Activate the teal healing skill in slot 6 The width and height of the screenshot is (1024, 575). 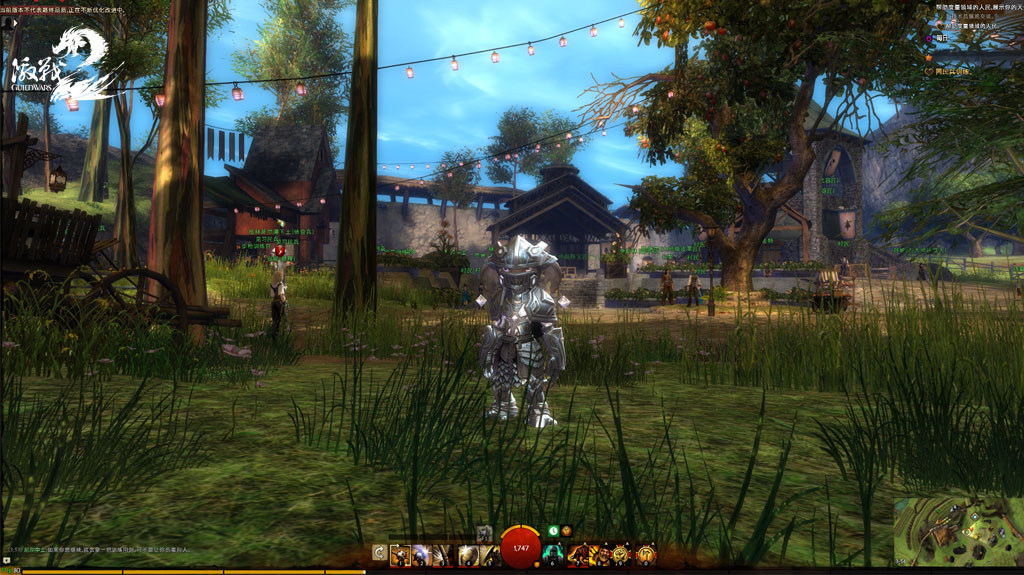tap(553, 553)
